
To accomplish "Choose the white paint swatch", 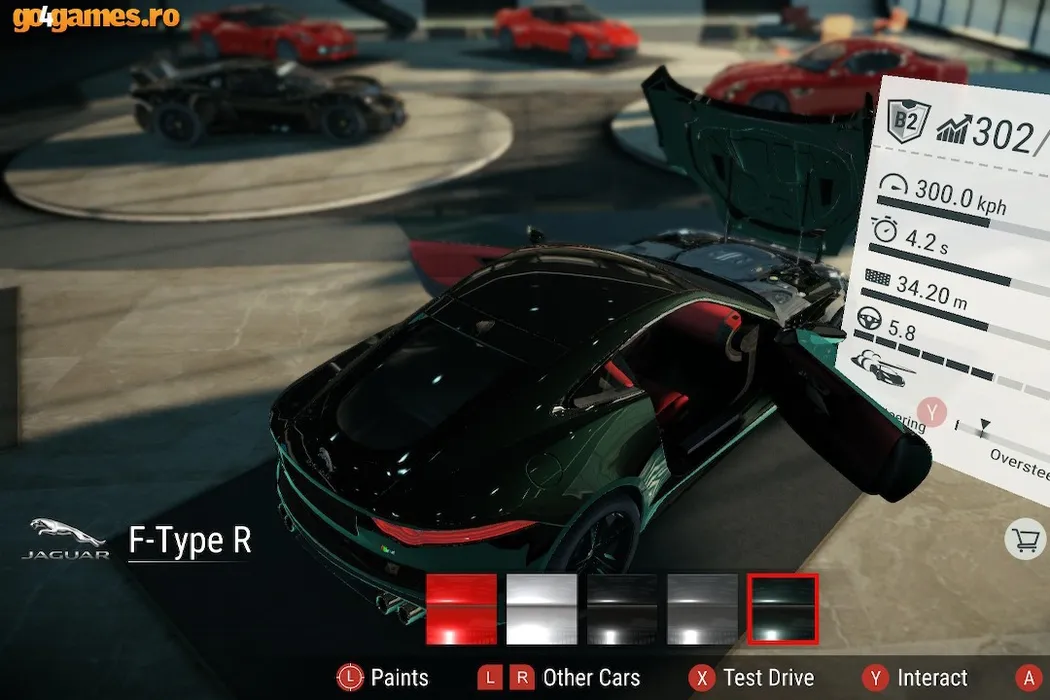I will tap(542, 609).
